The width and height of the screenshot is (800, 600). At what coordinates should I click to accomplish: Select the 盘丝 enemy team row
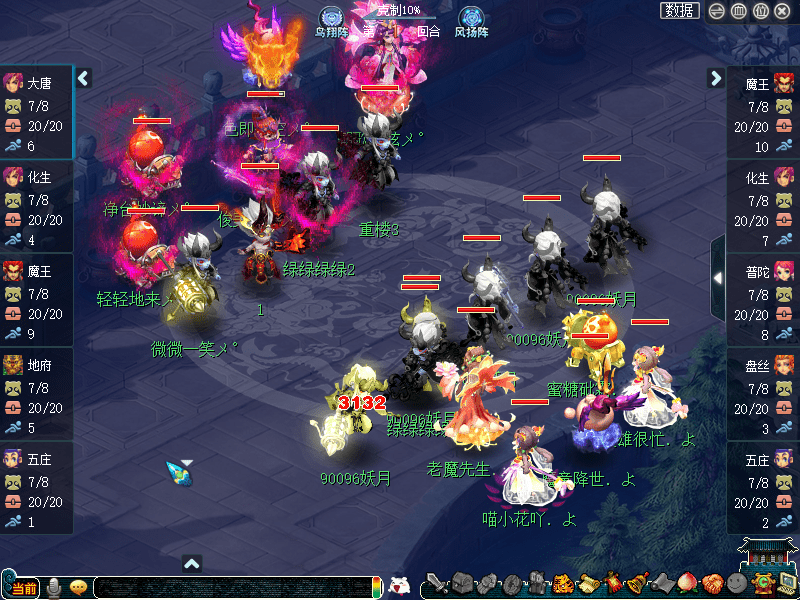pyautogui.click(x=763, y=396)
